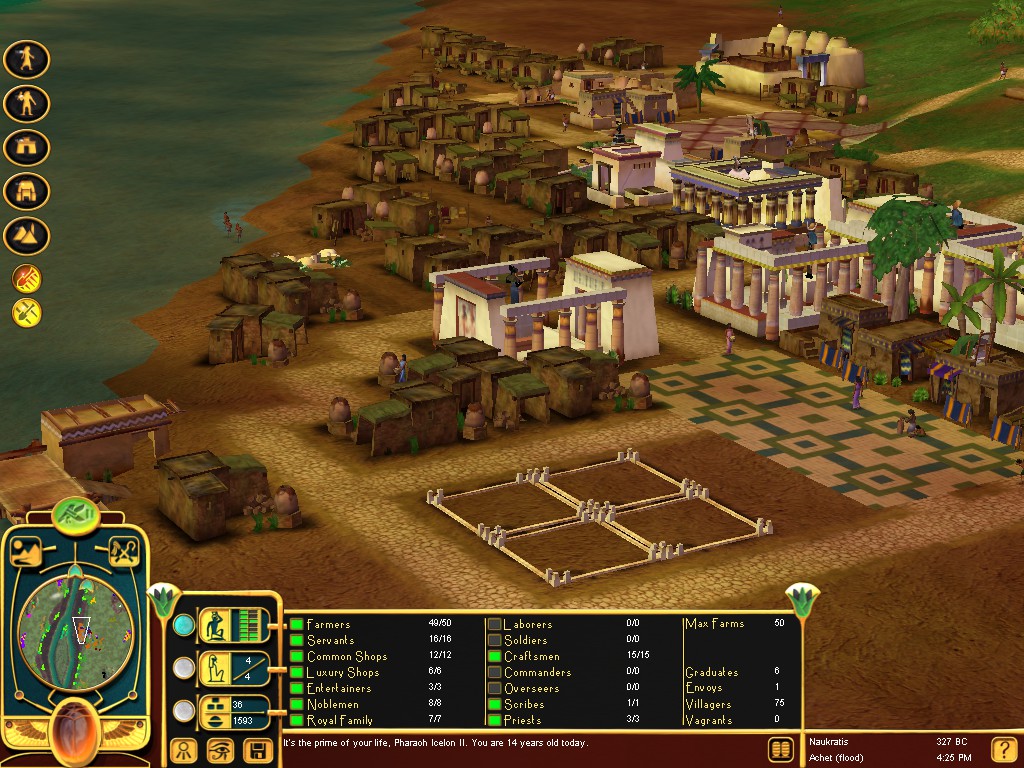Select the figure holding an object icon
The width and height of the screenshot is (1024, 768).
pyautogui.click(x=27, y=103)
